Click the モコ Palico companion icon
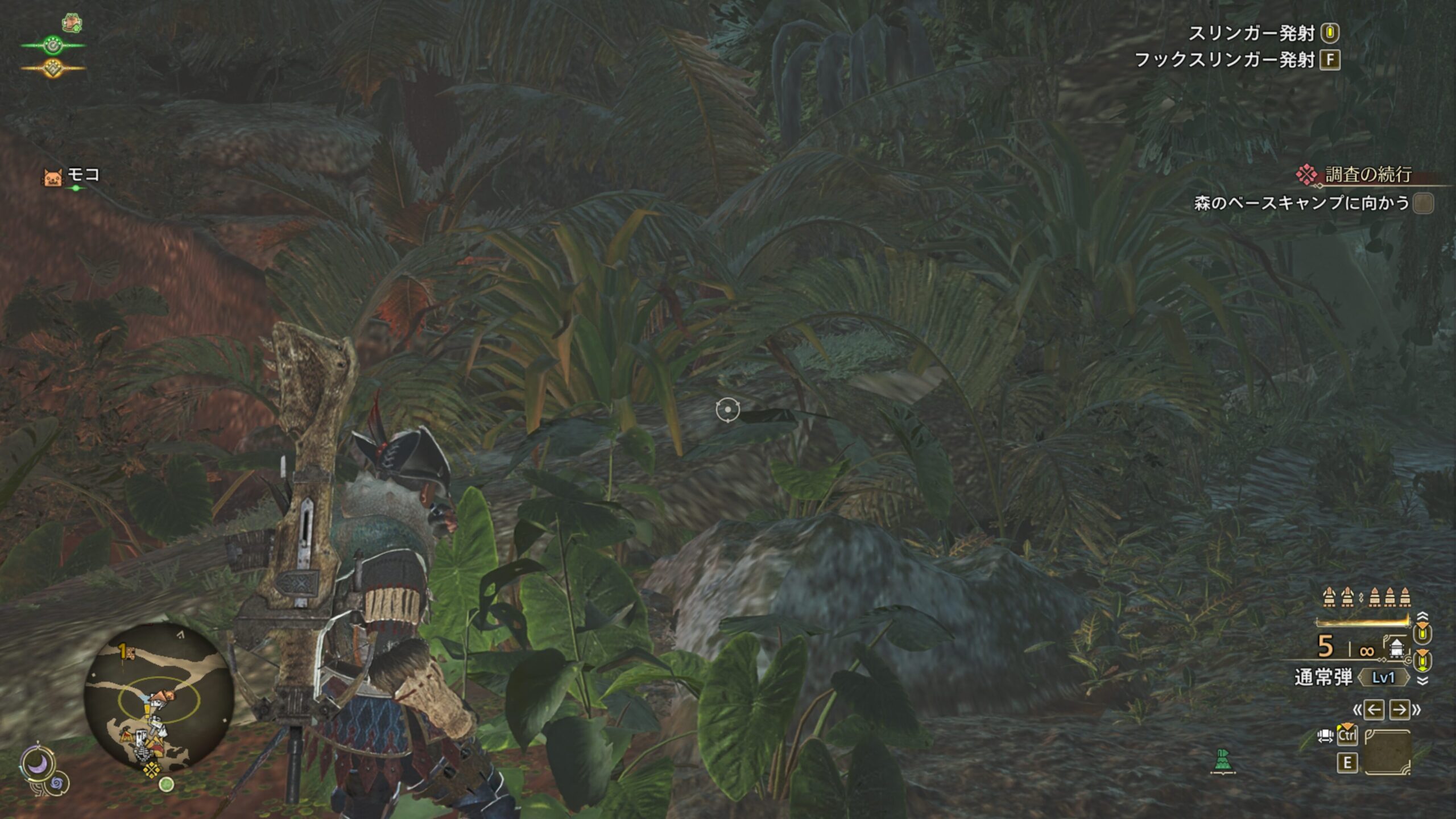 tap(52, 177)
